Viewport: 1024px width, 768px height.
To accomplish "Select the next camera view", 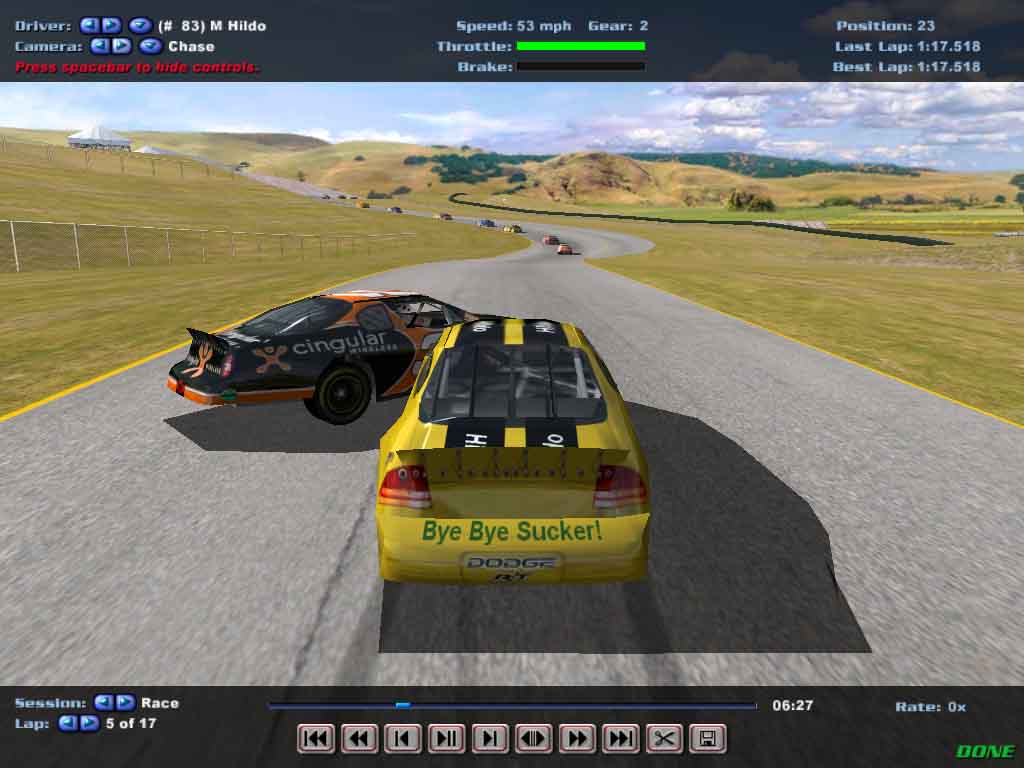I will coord(122,46).
